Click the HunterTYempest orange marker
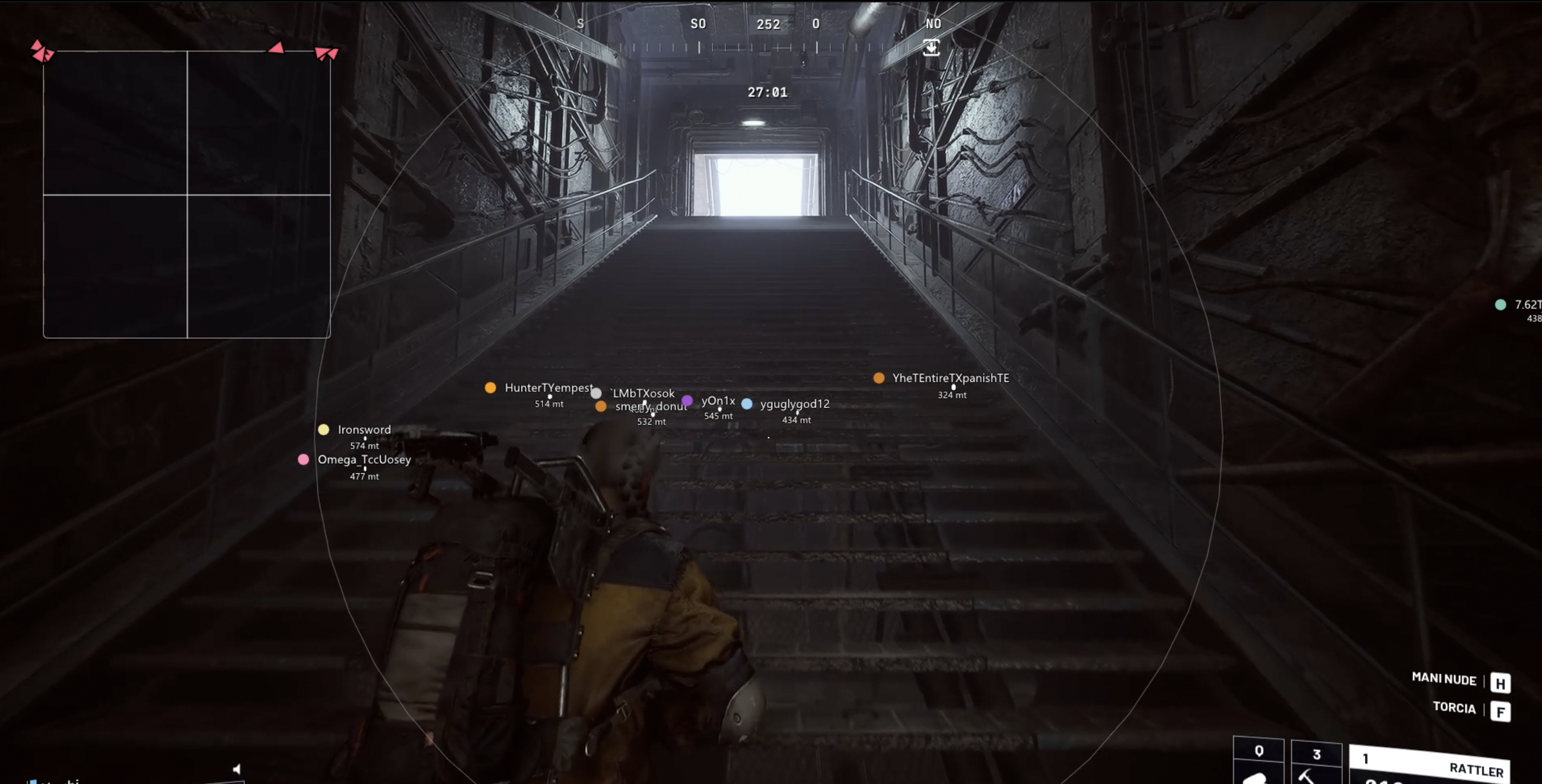 [490, 388]
